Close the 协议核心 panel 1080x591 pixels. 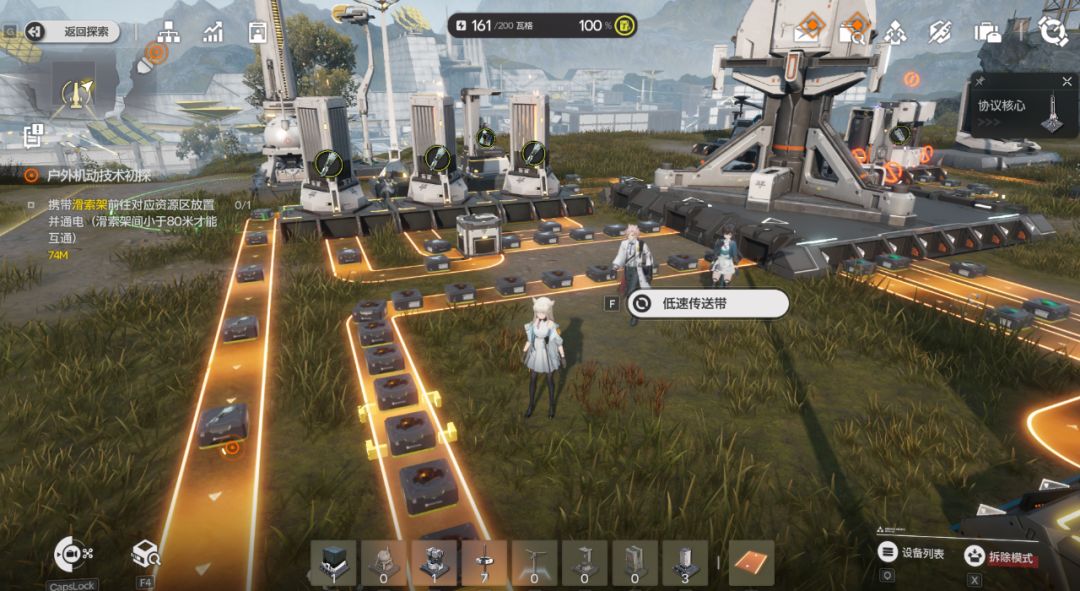[1067, 81]
